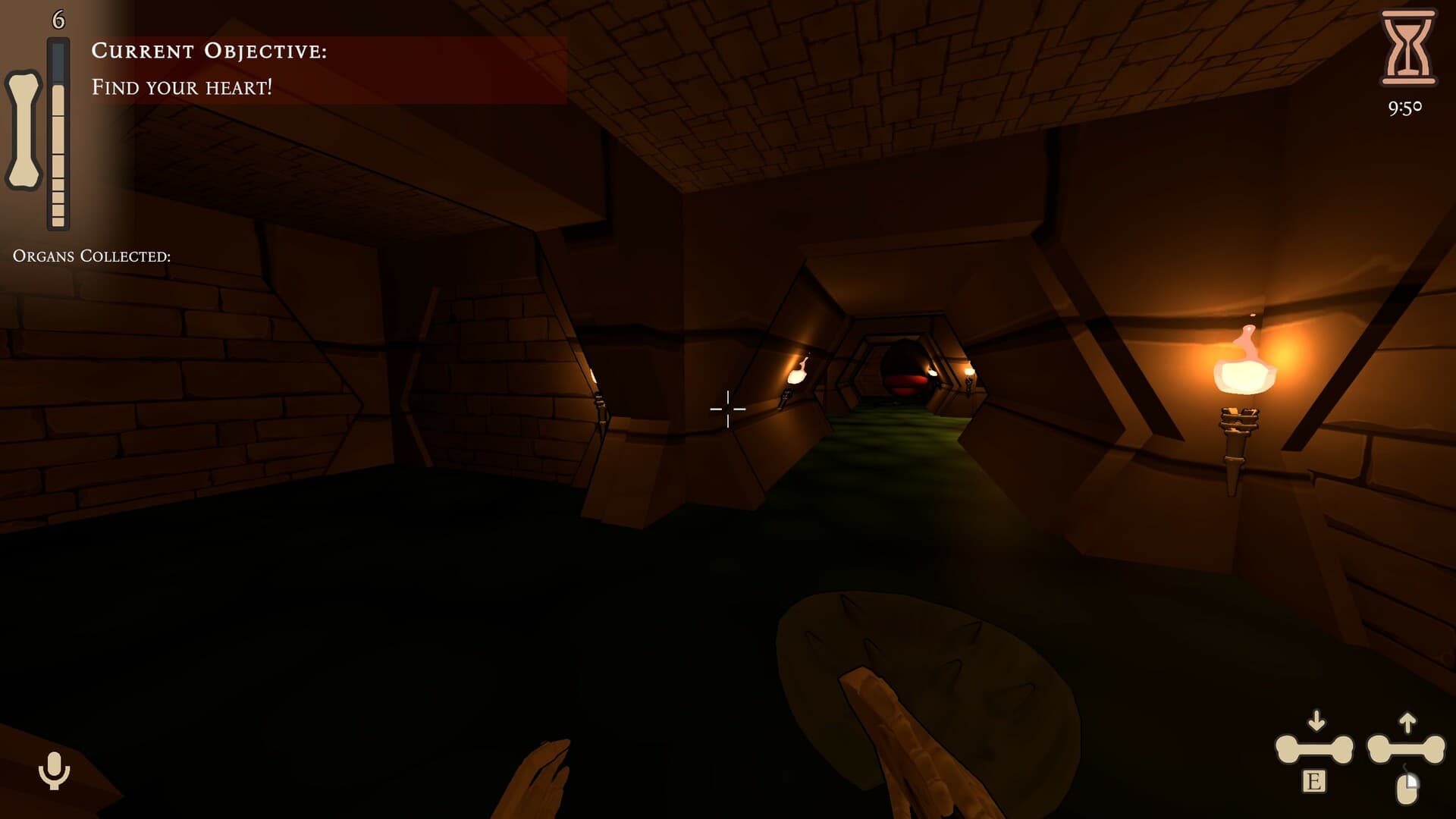The width and height of the screenshot is (1456, 819).
Task: Select the mouse-click icon under the bone prompt
Action: tap(1407, 789)
